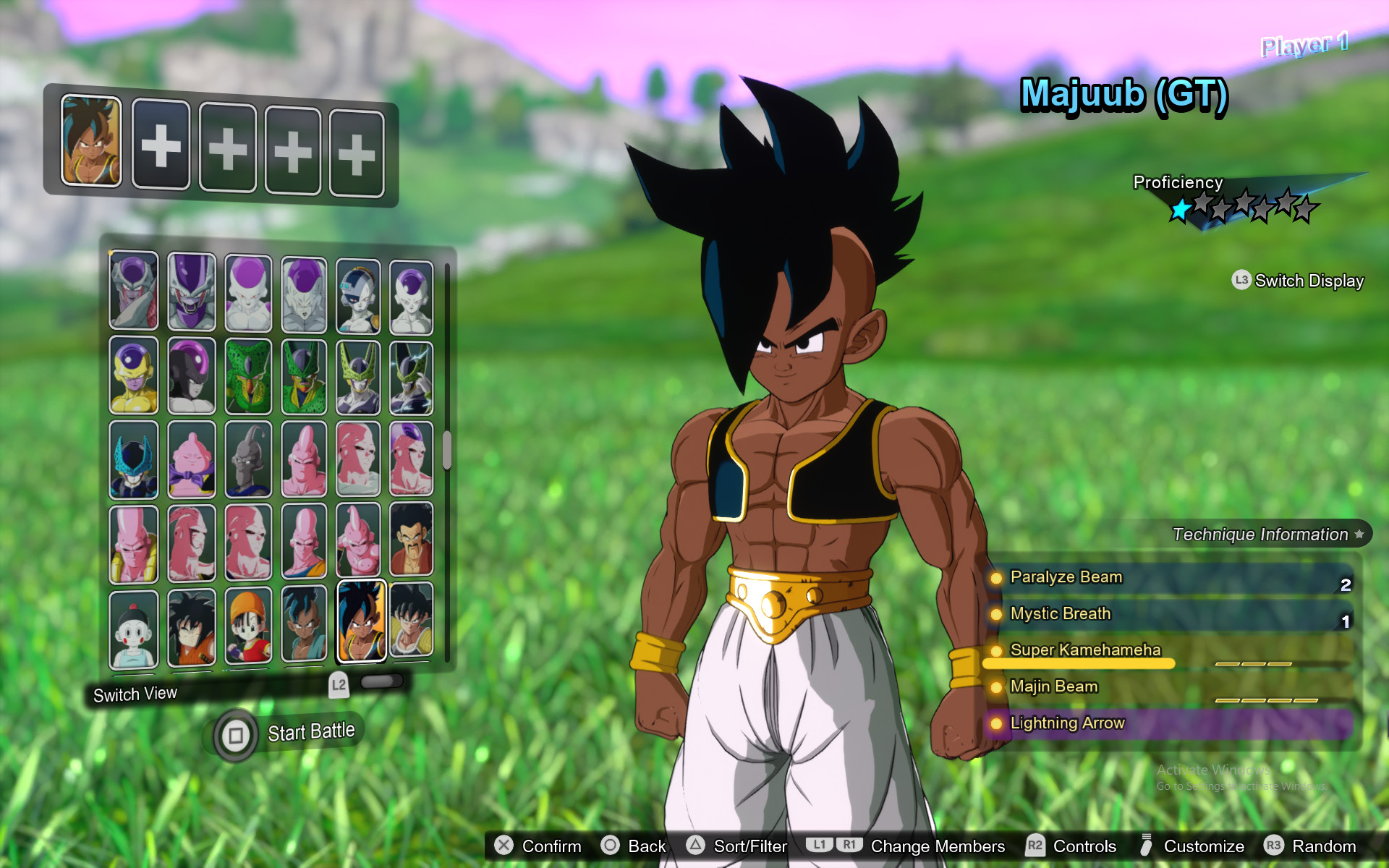Toggle Switch View for the roster grid

135,694
